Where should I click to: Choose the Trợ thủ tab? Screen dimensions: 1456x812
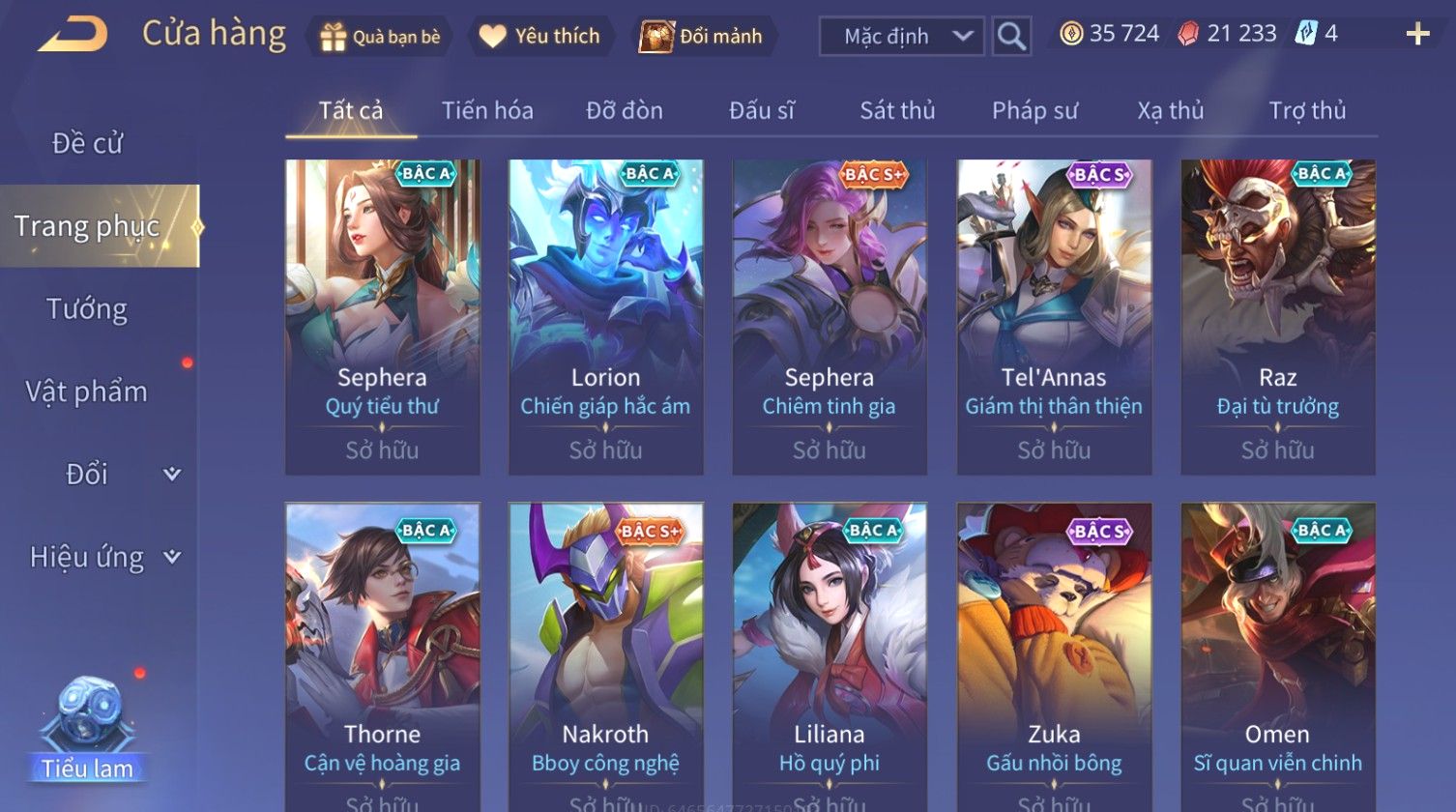1307,111
